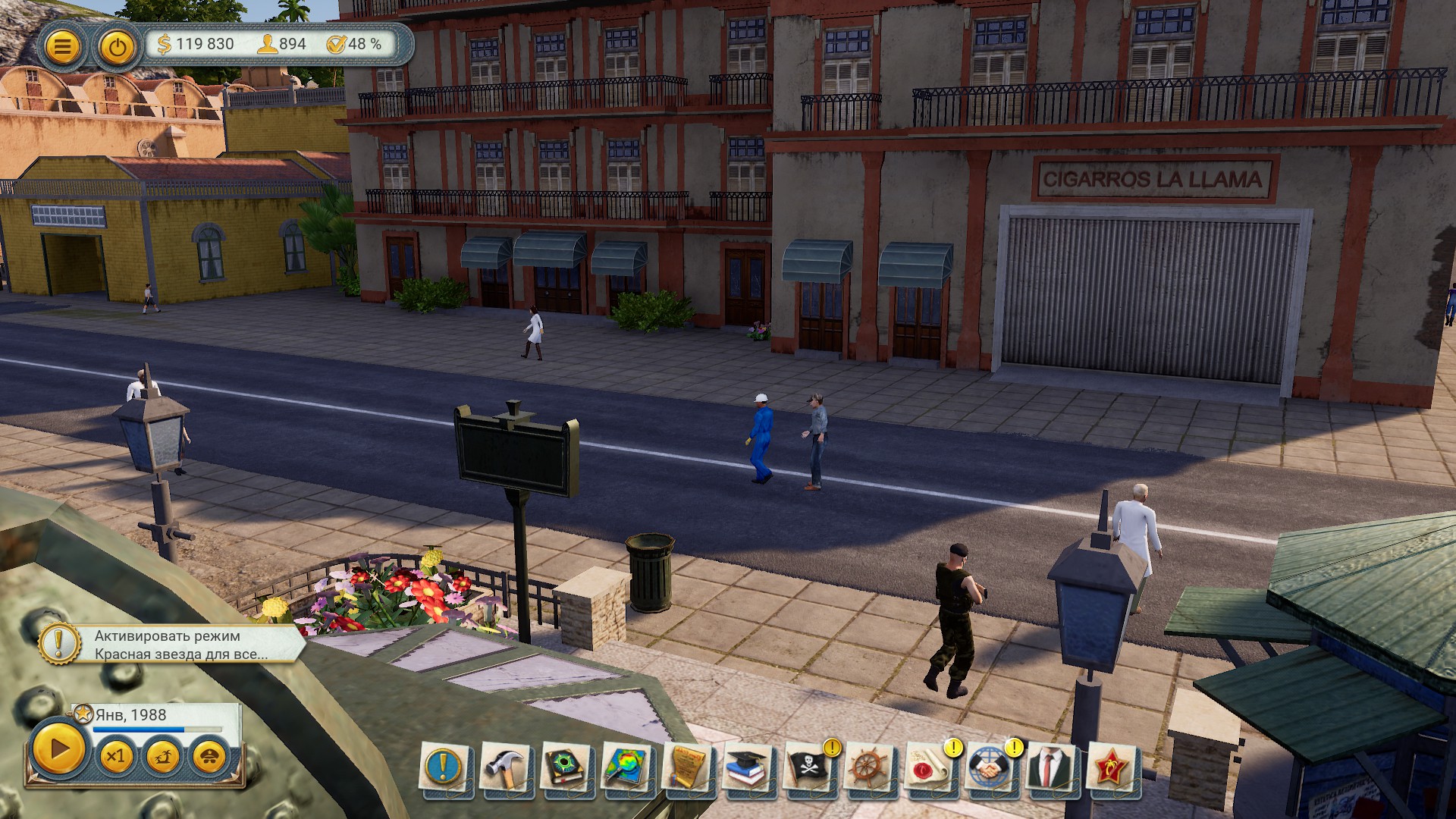Image resolution: width=1456 pixels, height=819 pixels.
Task: Open the handshake diplomacy panel
Action: click(x=990, y=768)
